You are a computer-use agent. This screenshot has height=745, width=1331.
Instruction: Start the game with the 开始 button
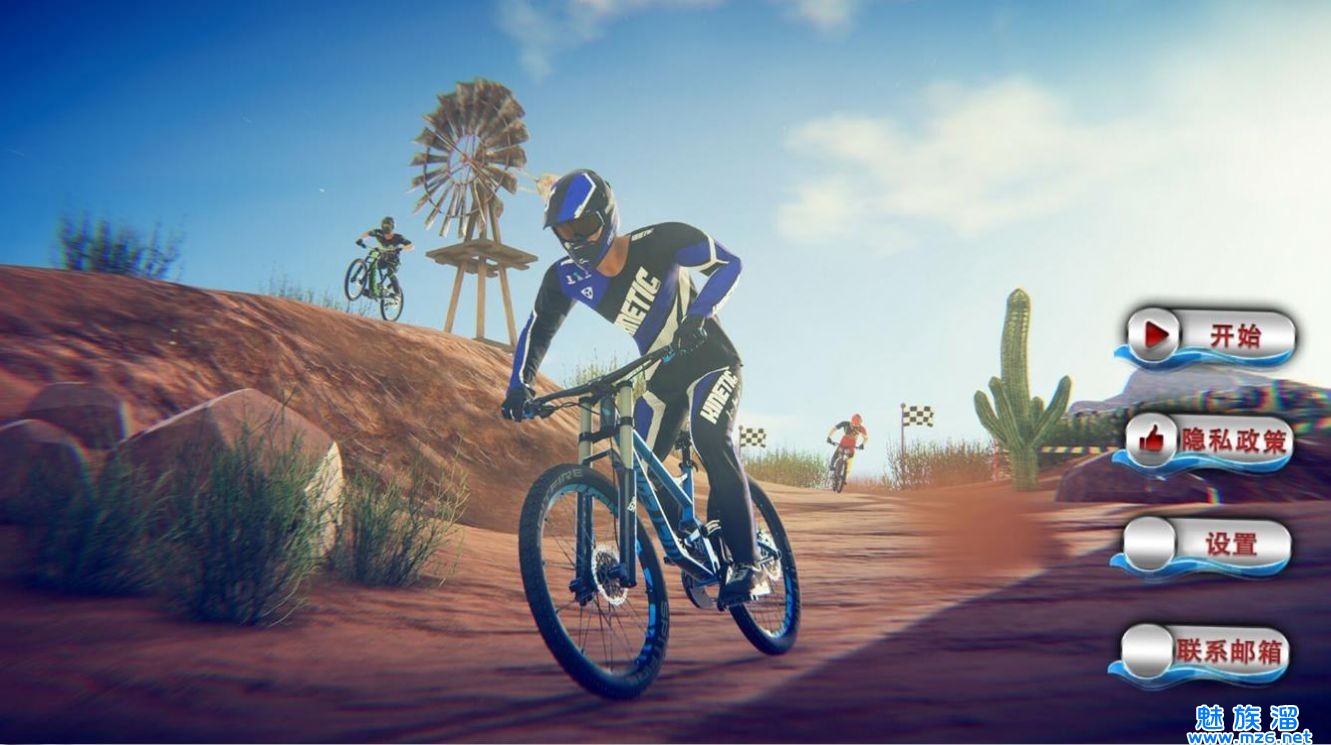[1210, 336]
